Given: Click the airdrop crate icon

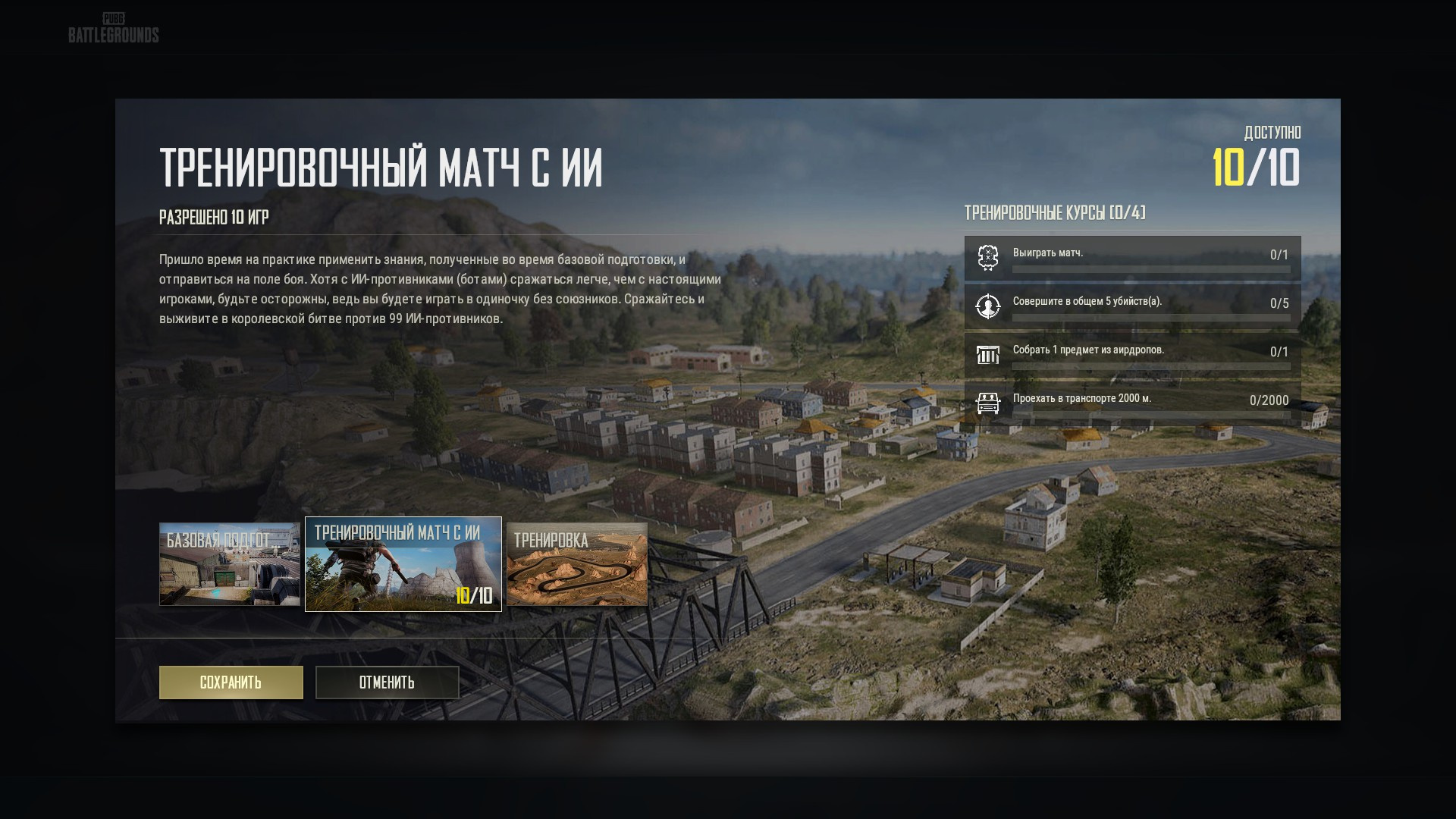Looking at the screenshot, I should pos(987,355).
